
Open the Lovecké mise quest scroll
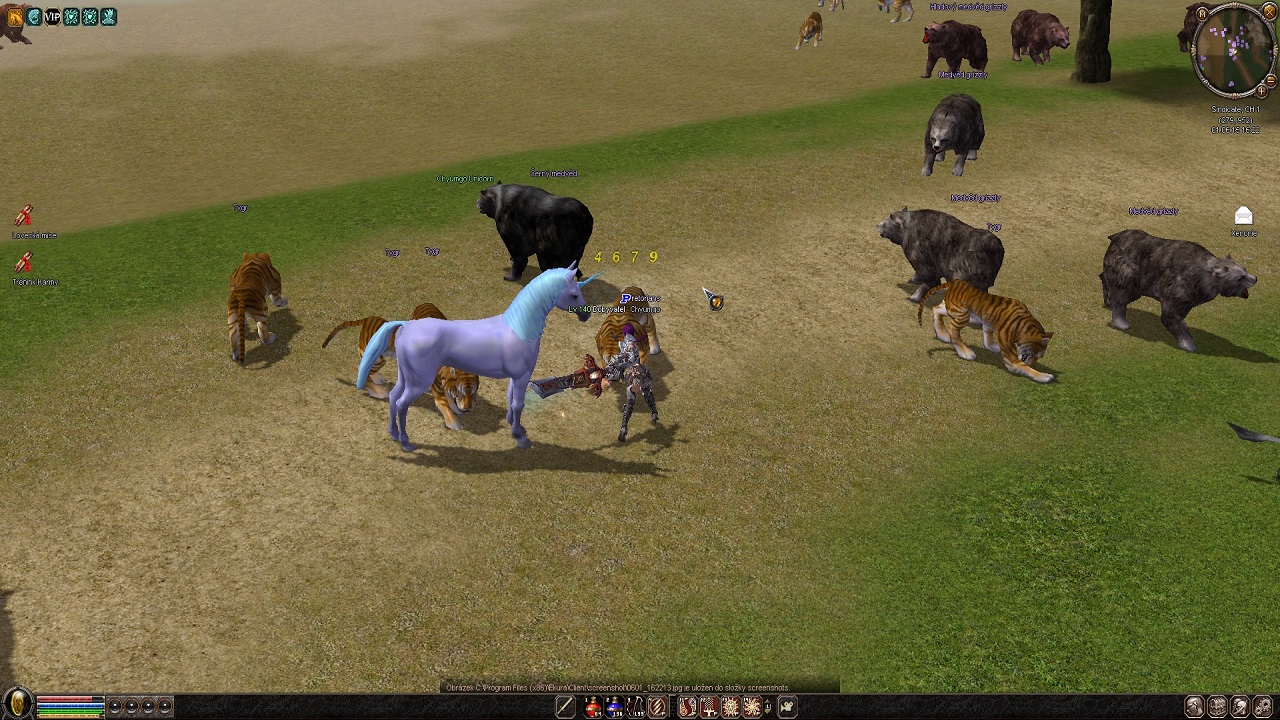tap(24, 216)
